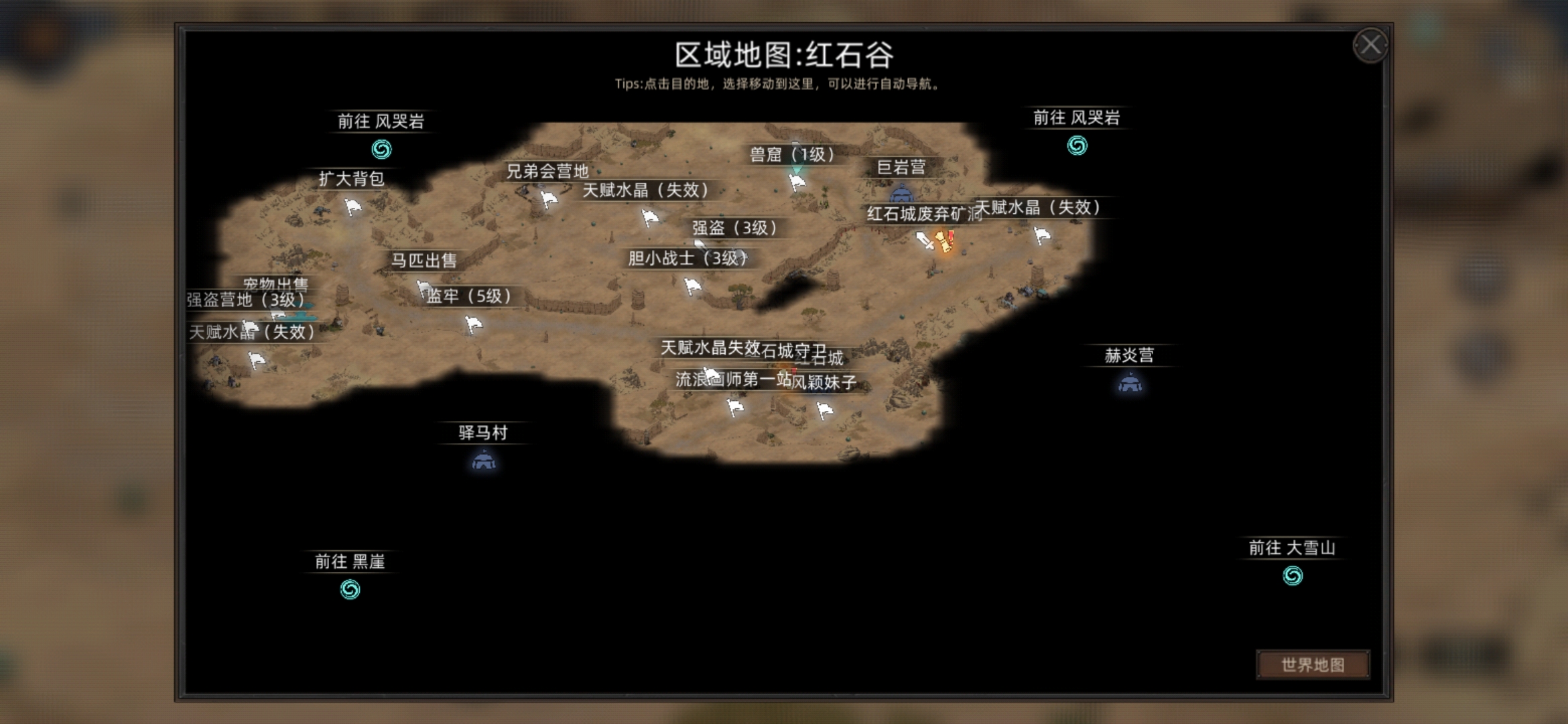The image size is (1568, 724).
Task: Click the 强盗（3级）enemy label
Action: [x=732, y=229]
